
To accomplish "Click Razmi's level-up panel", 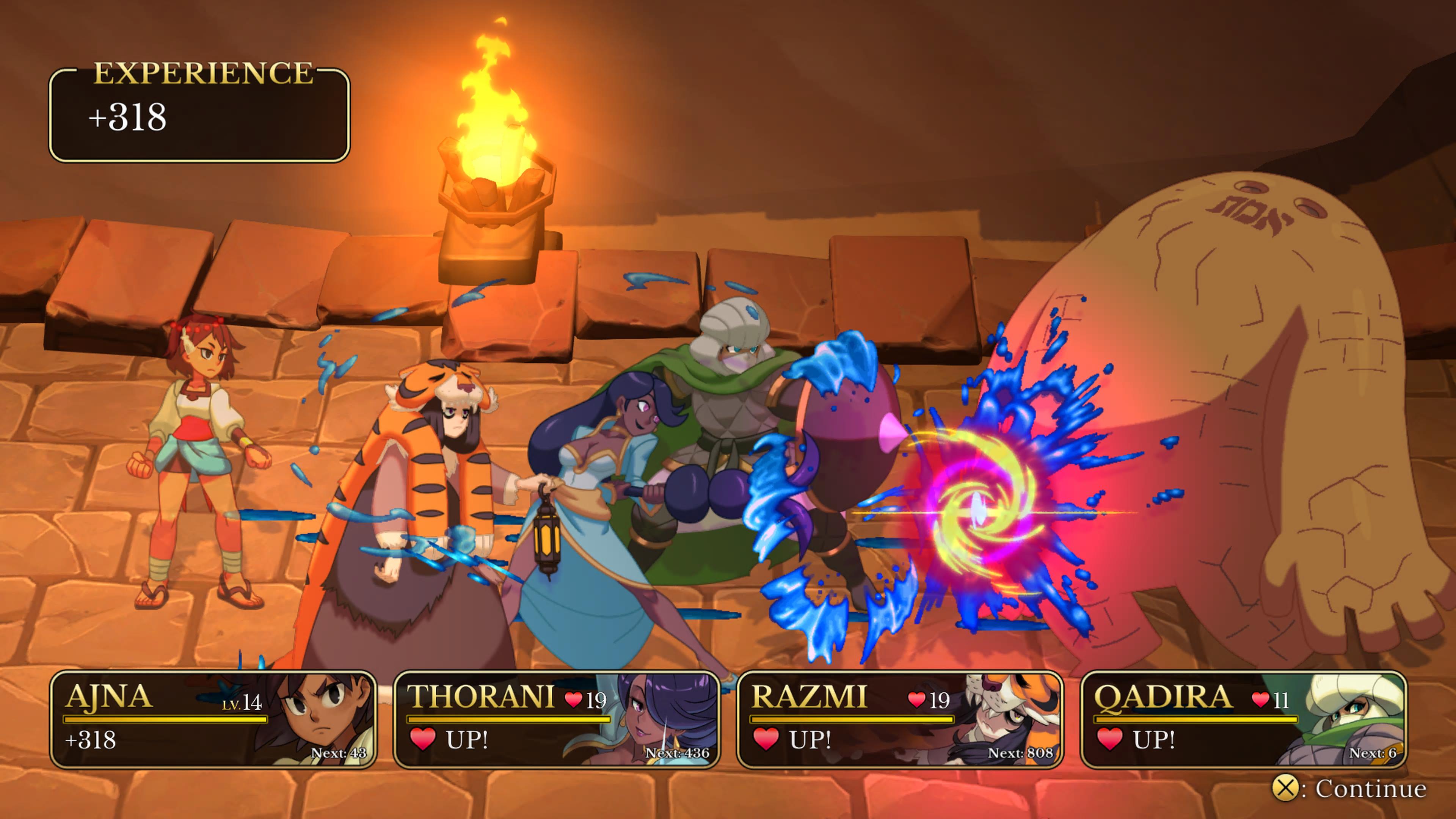I will [900, 719].
